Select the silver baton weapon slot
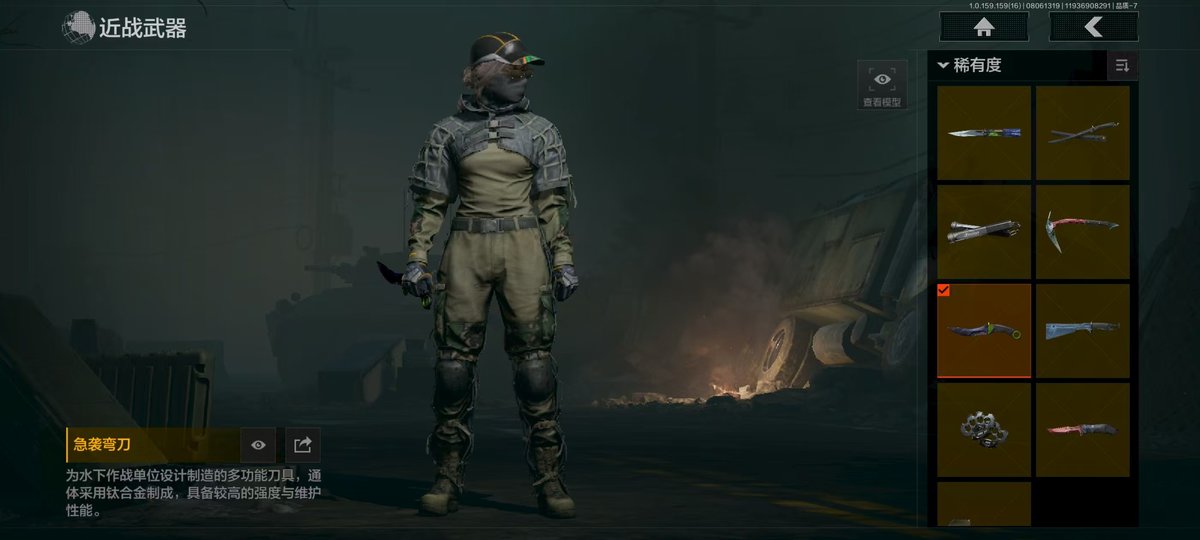This screenshot has height=540, width=1200. coord(984,231)
